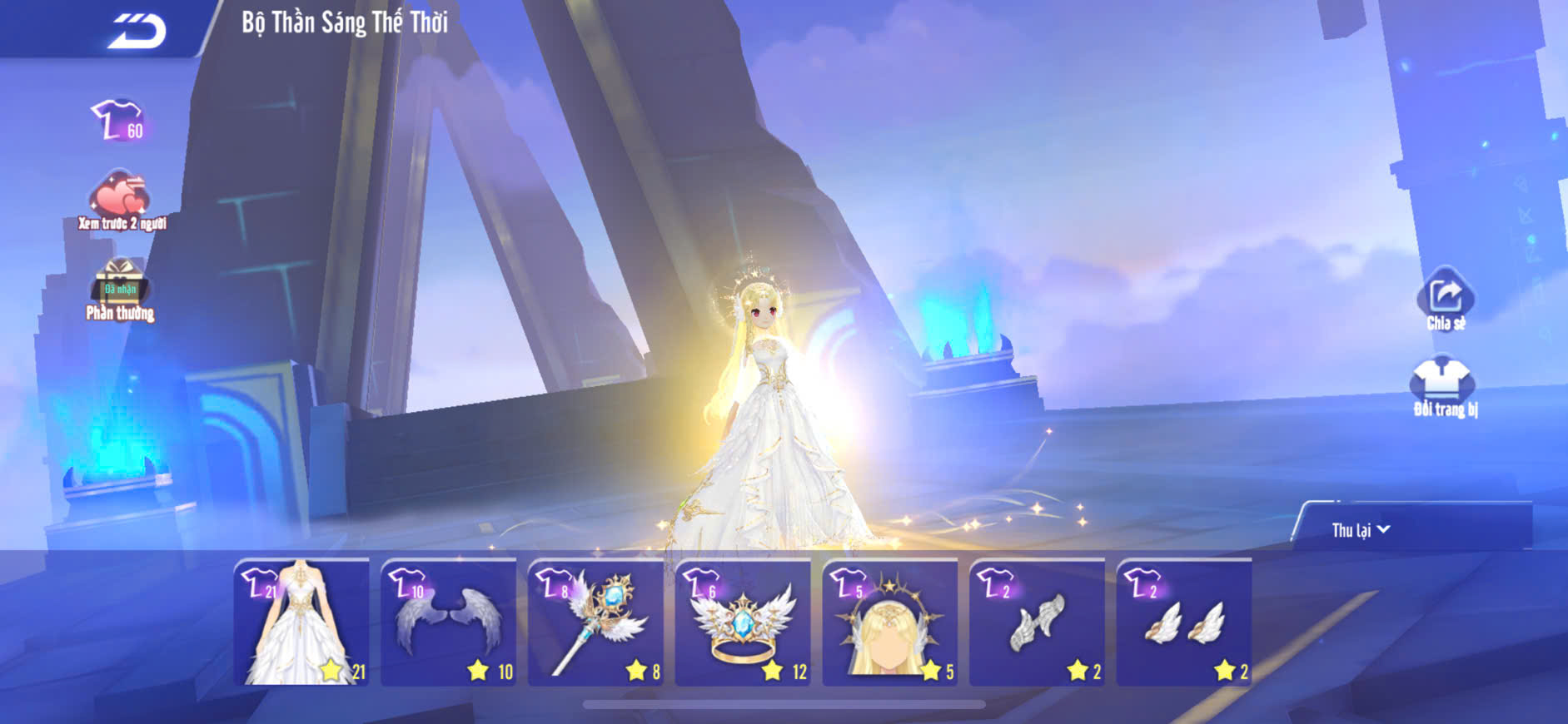Open Đổi trang bị equipment change
This screenshot has width=1568, height=724.
tap(1445, 386)
